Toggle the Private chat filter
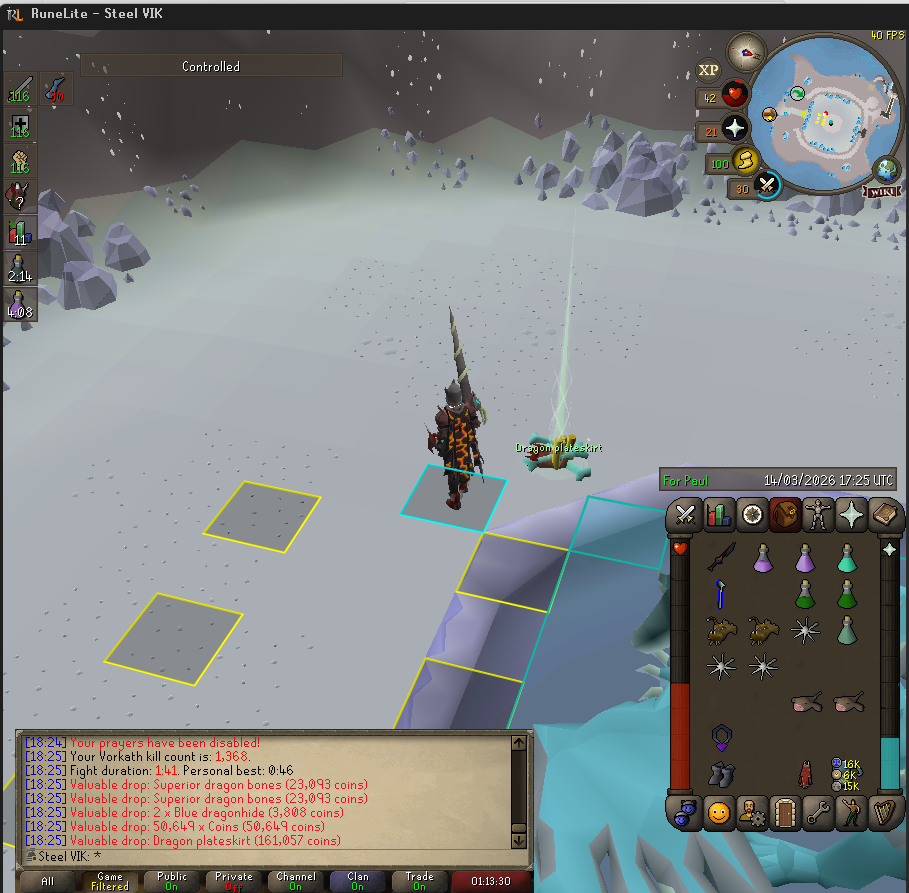The image size is (909, 893). (234, 881)
